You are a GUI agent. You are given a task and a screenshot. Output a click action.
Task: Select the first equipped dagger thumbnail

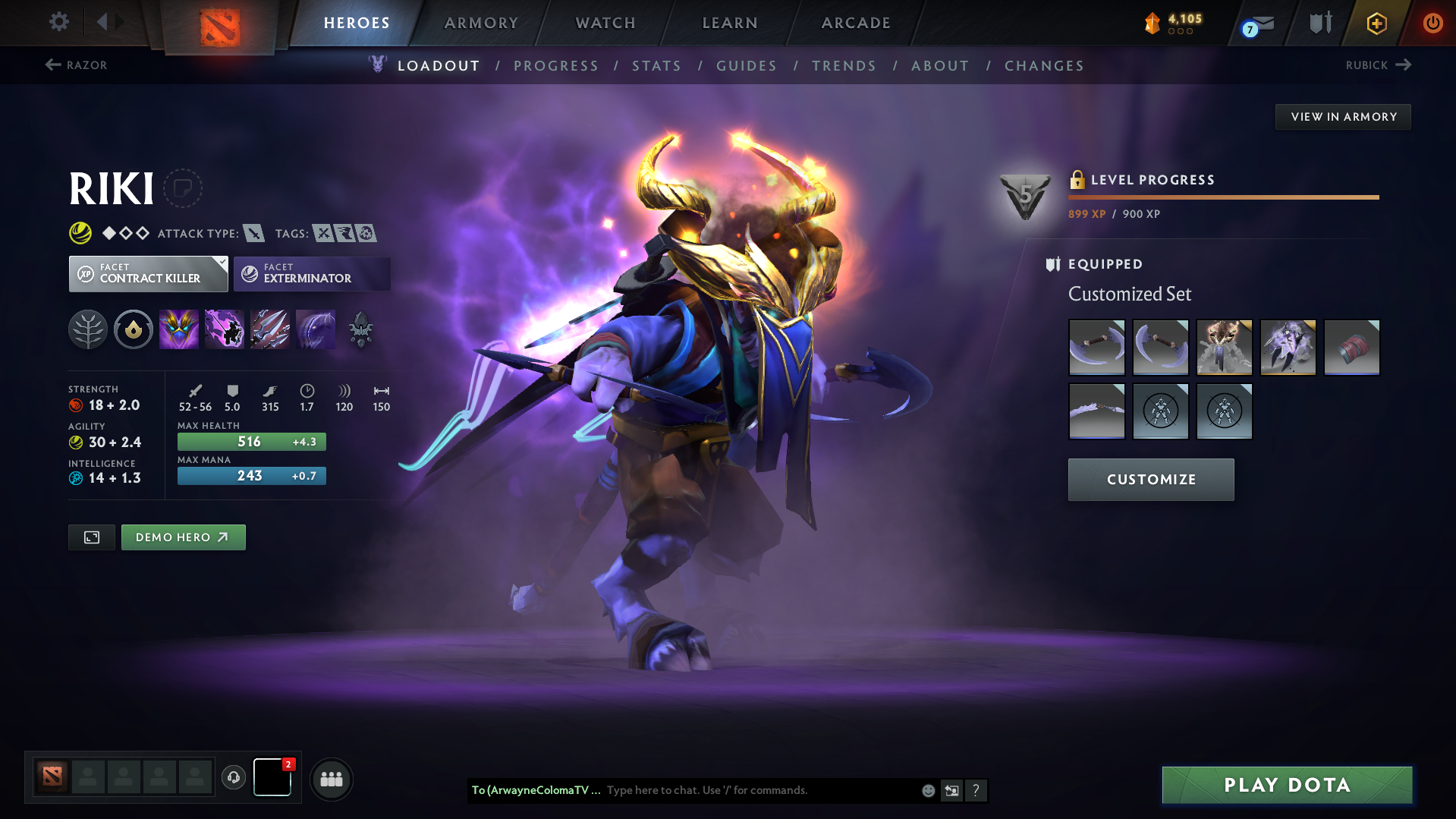[x=1096, y=347]
